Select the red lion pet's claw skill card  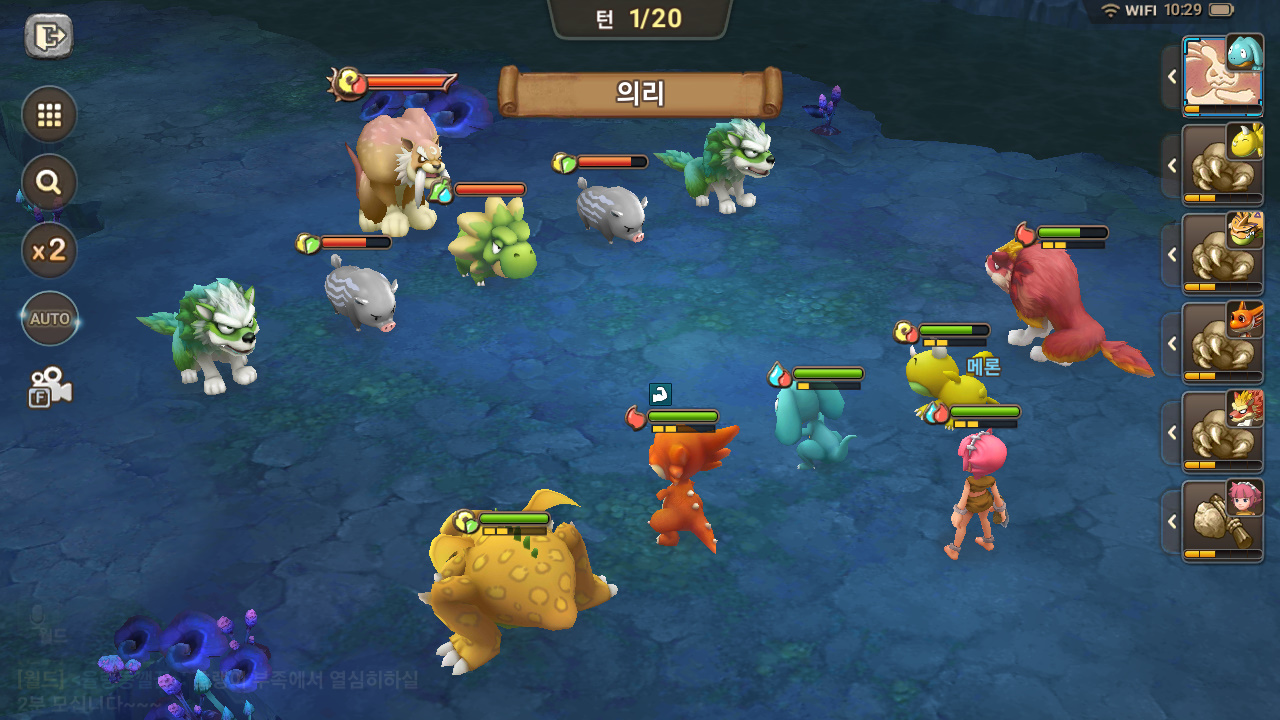[x=1222, y=432]
